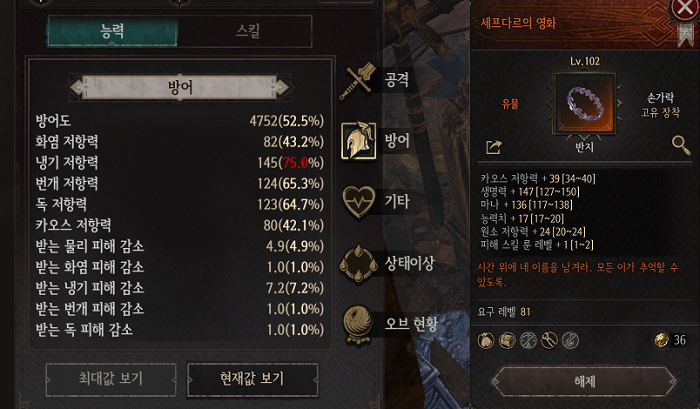700x409 pixels.
Task: Close the item detail panel
Action: 684,11
